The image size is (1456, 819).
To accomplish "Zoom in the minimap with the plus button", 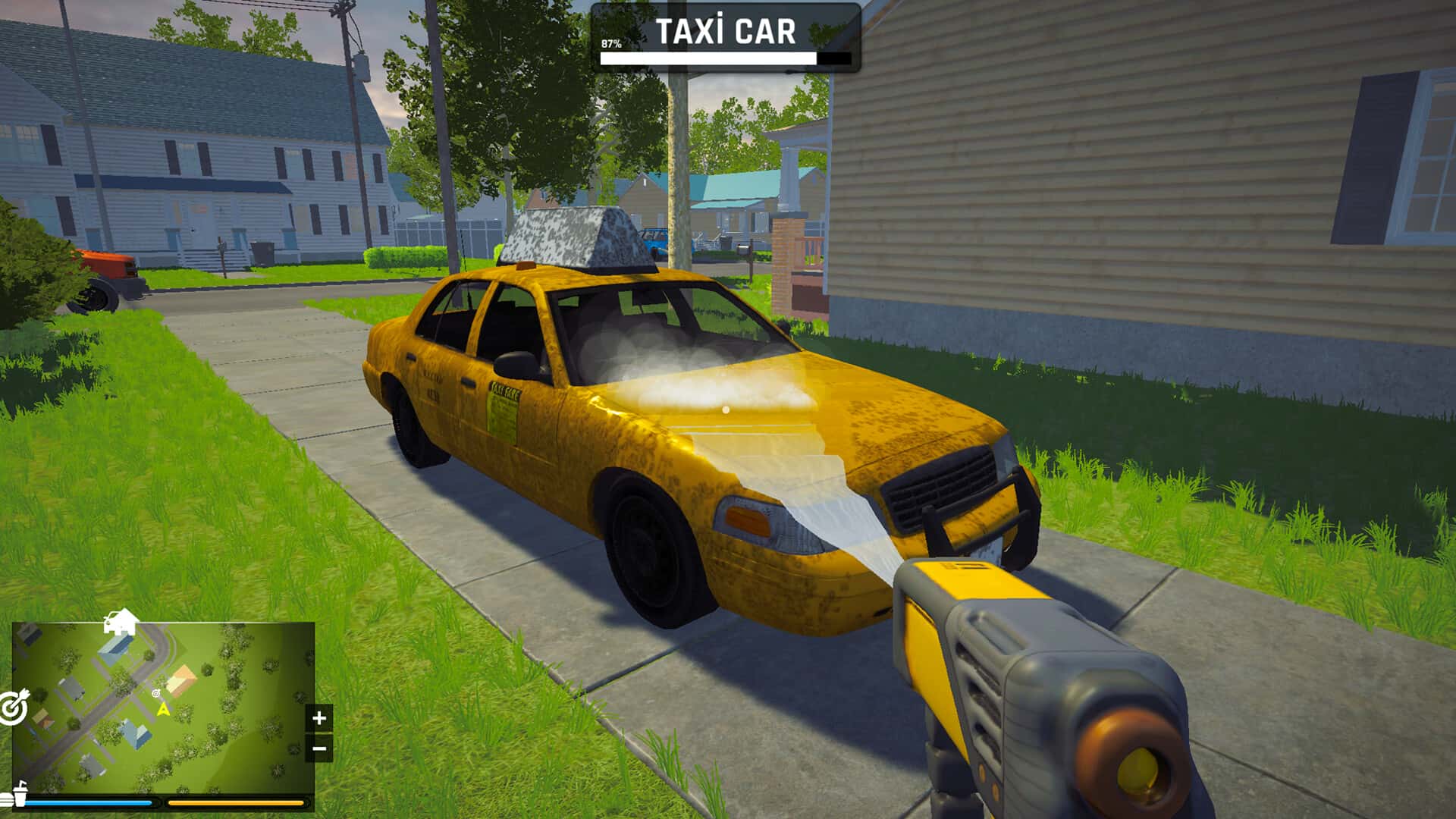I will click(319, 718).
